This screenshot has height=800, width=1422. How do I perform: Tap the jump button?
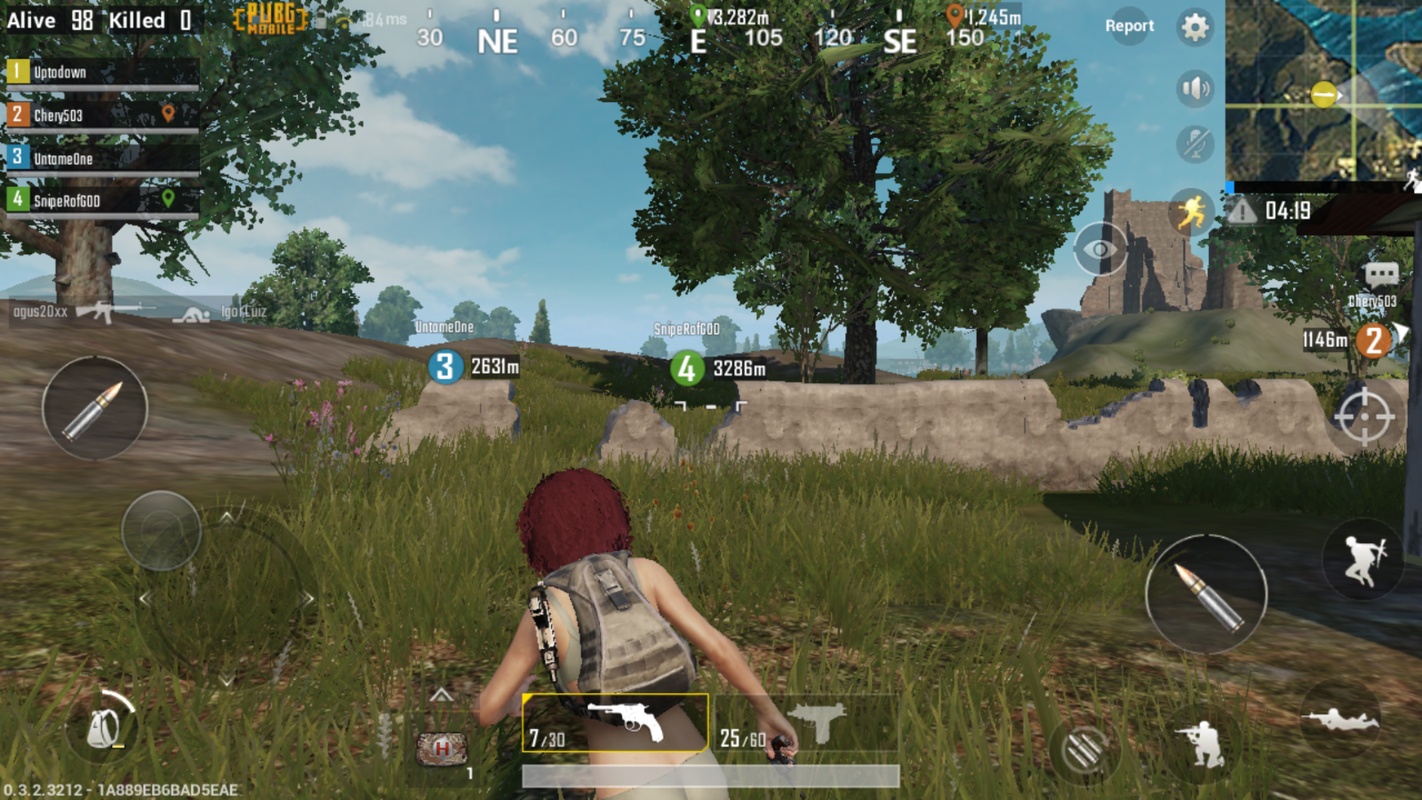click(1362, 560)
